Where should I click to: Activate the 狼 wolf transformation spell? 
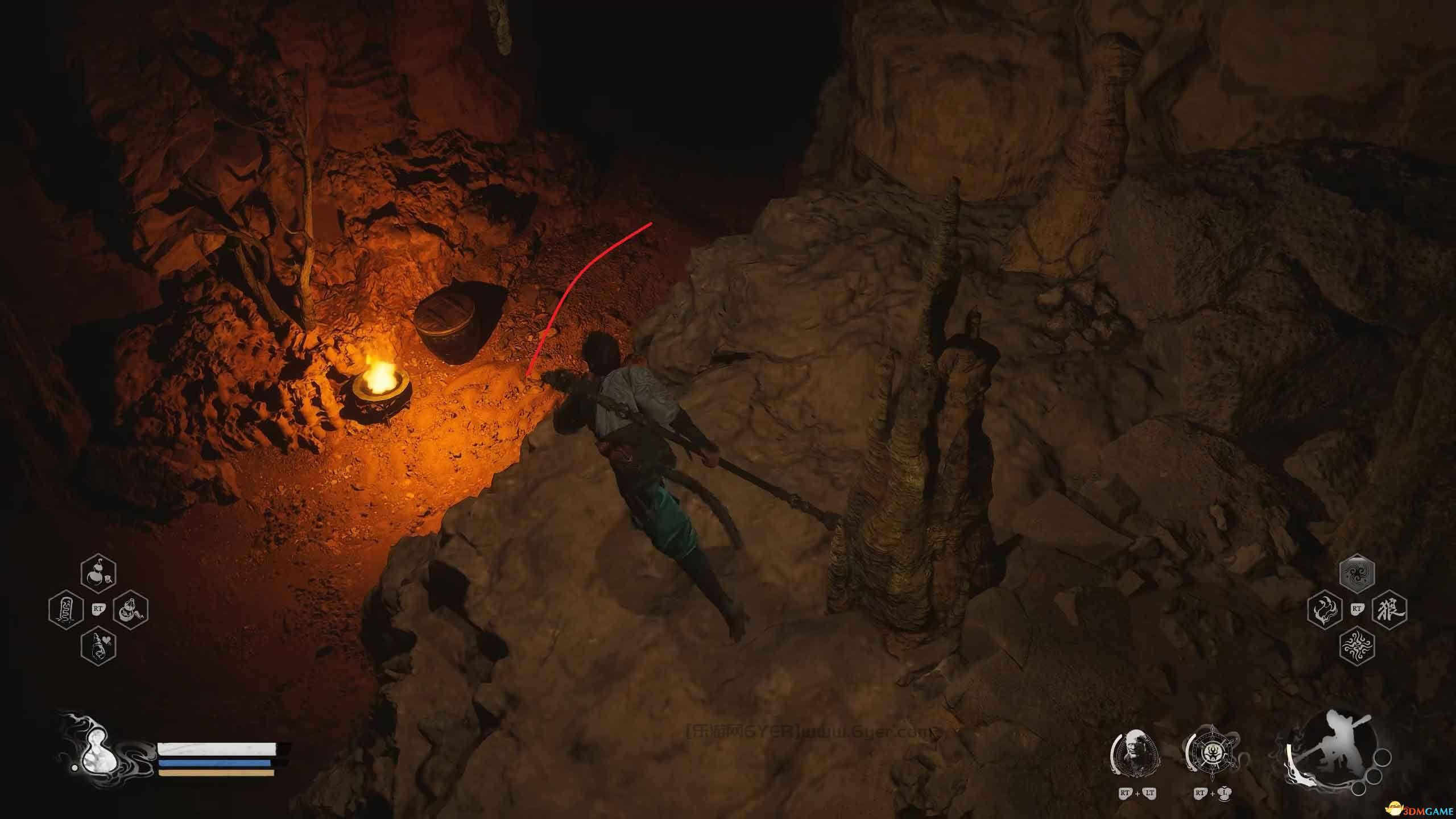click(x=1389, y=610)
